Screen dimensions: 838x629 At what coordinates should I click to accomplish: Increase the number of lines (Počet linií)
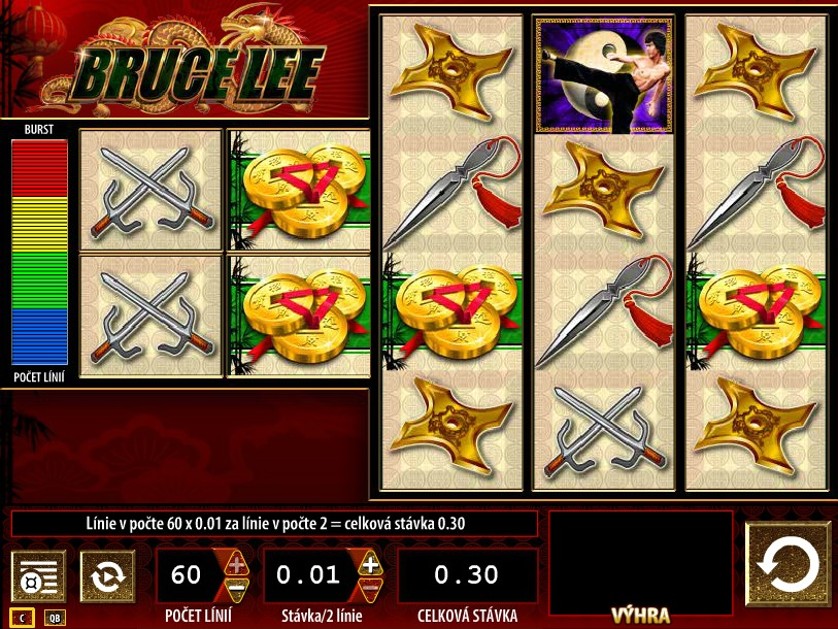click(x=236, y=563)
